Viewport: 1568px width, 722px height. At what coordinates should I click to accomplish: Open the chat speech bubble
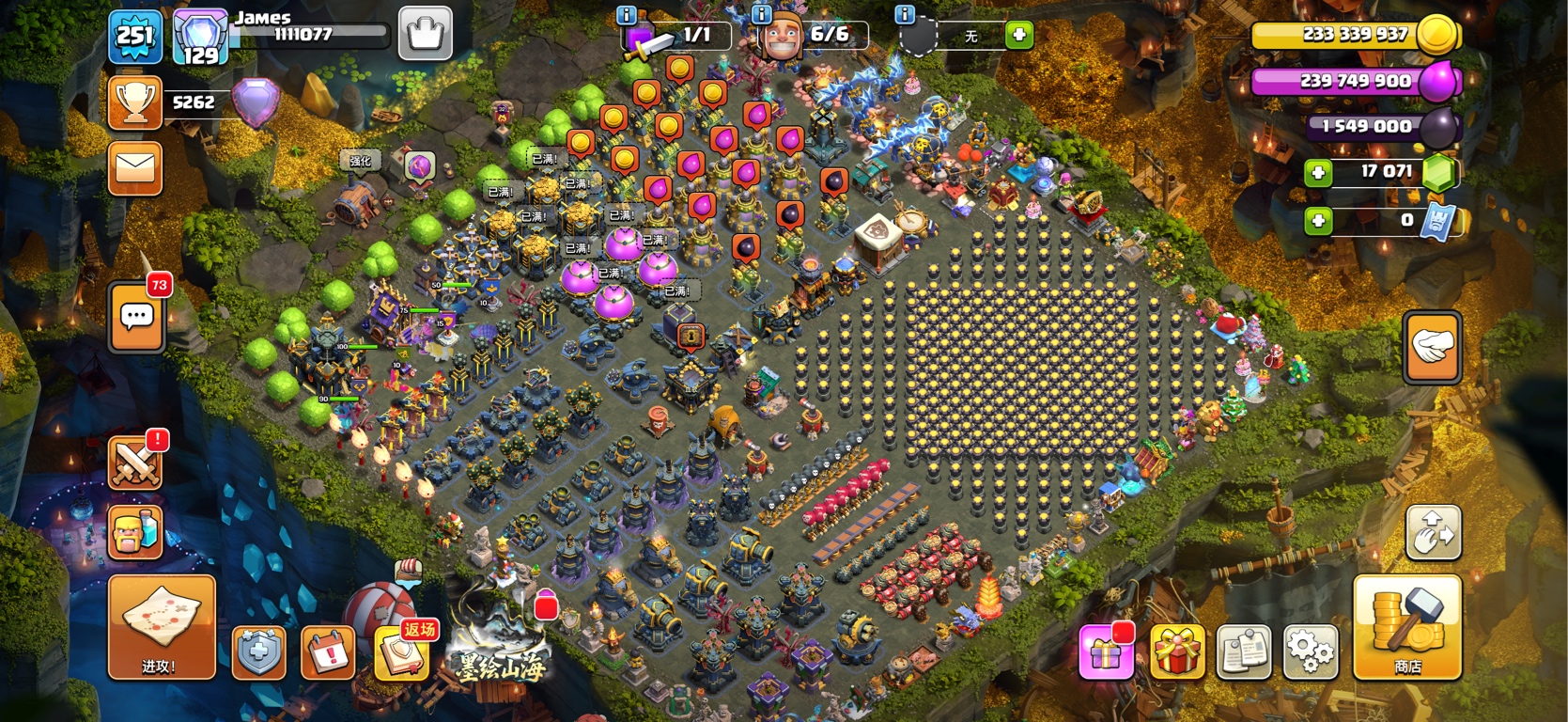(137, 317)
